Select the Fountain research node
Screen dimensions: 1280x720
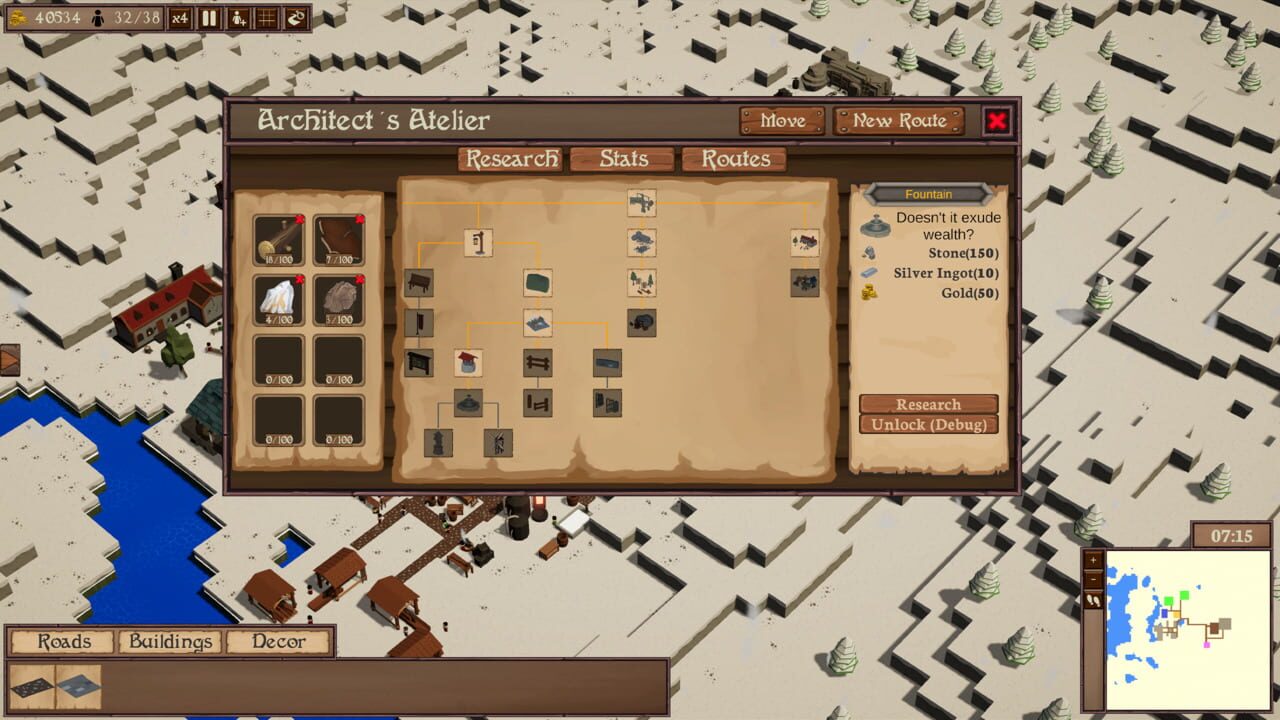click(x=470, y=402)
